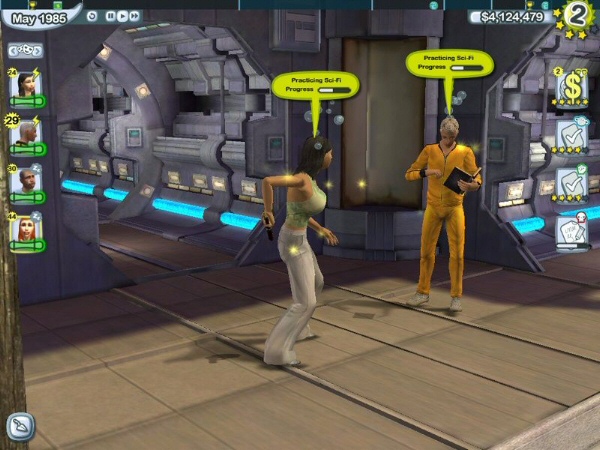Open the star filter bar above portraits
Viewport: 600px width, 450px height.
coord(25,49)
